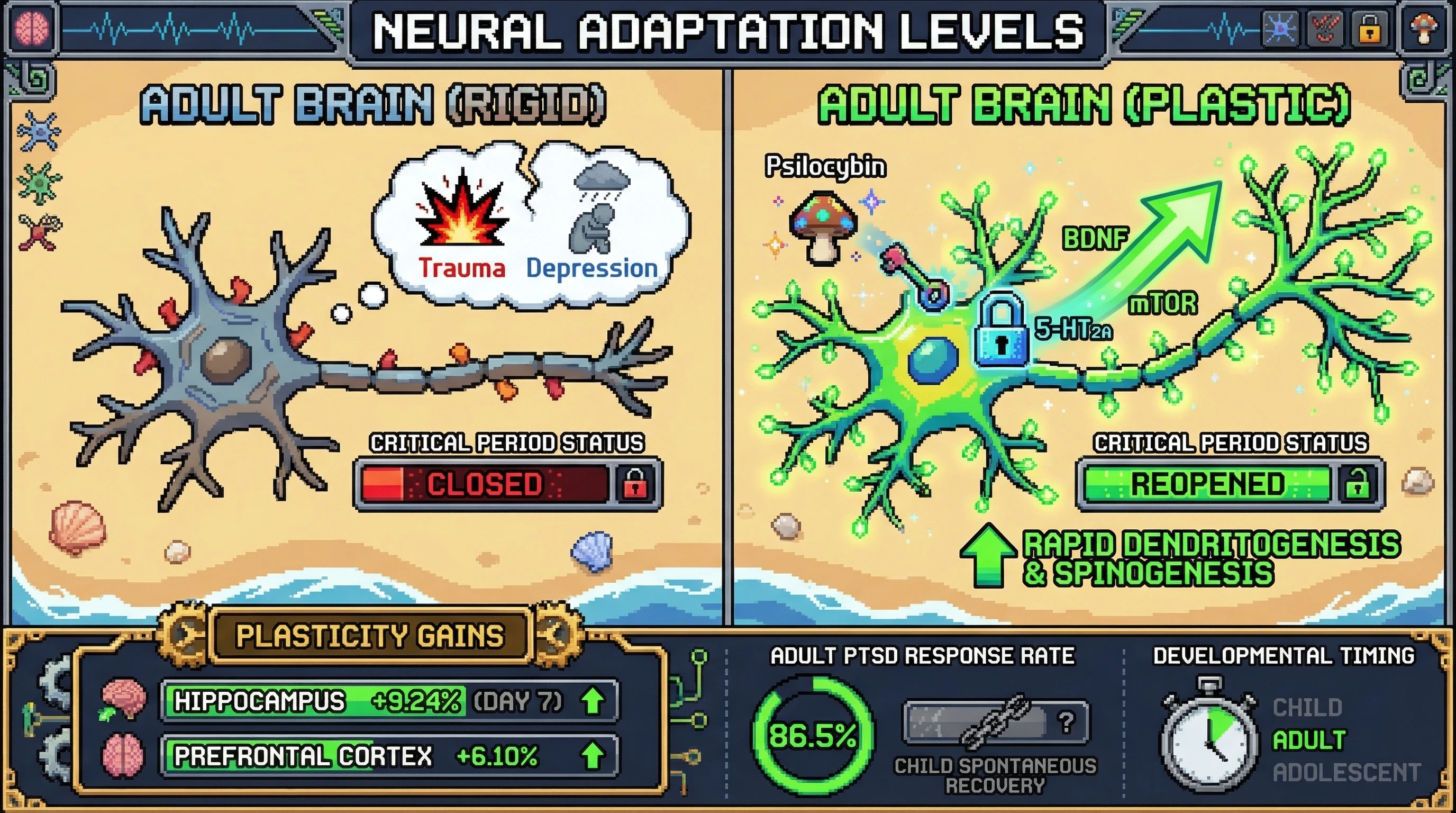Open the Plasticity Gains panel header
Image resolution: width=1456 pixels, height=813 pixels.
point(370,636)
